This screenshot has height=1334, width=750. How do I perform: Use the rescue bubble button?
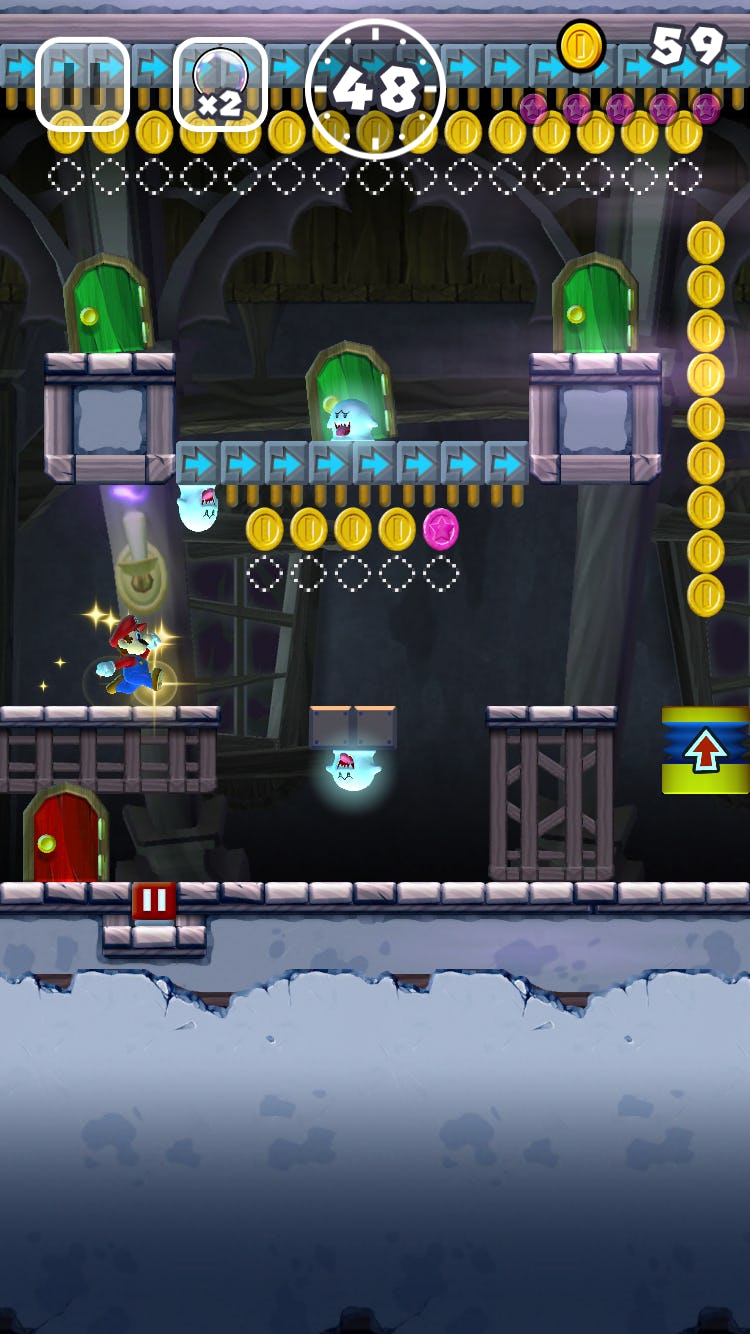220,84
